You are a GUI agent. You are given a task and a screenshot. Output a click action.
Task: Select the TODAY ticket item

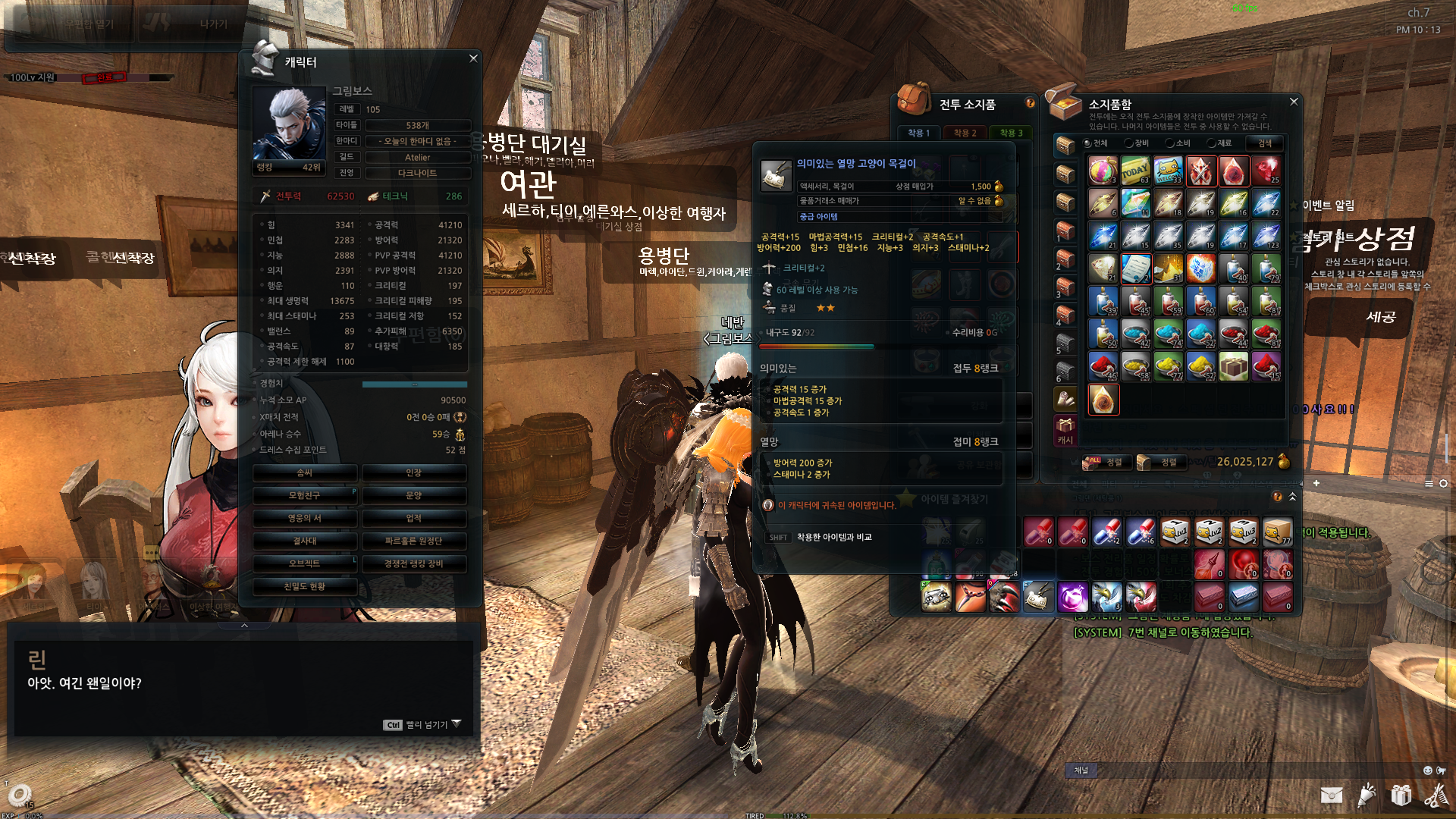[x=1135, y=171]
